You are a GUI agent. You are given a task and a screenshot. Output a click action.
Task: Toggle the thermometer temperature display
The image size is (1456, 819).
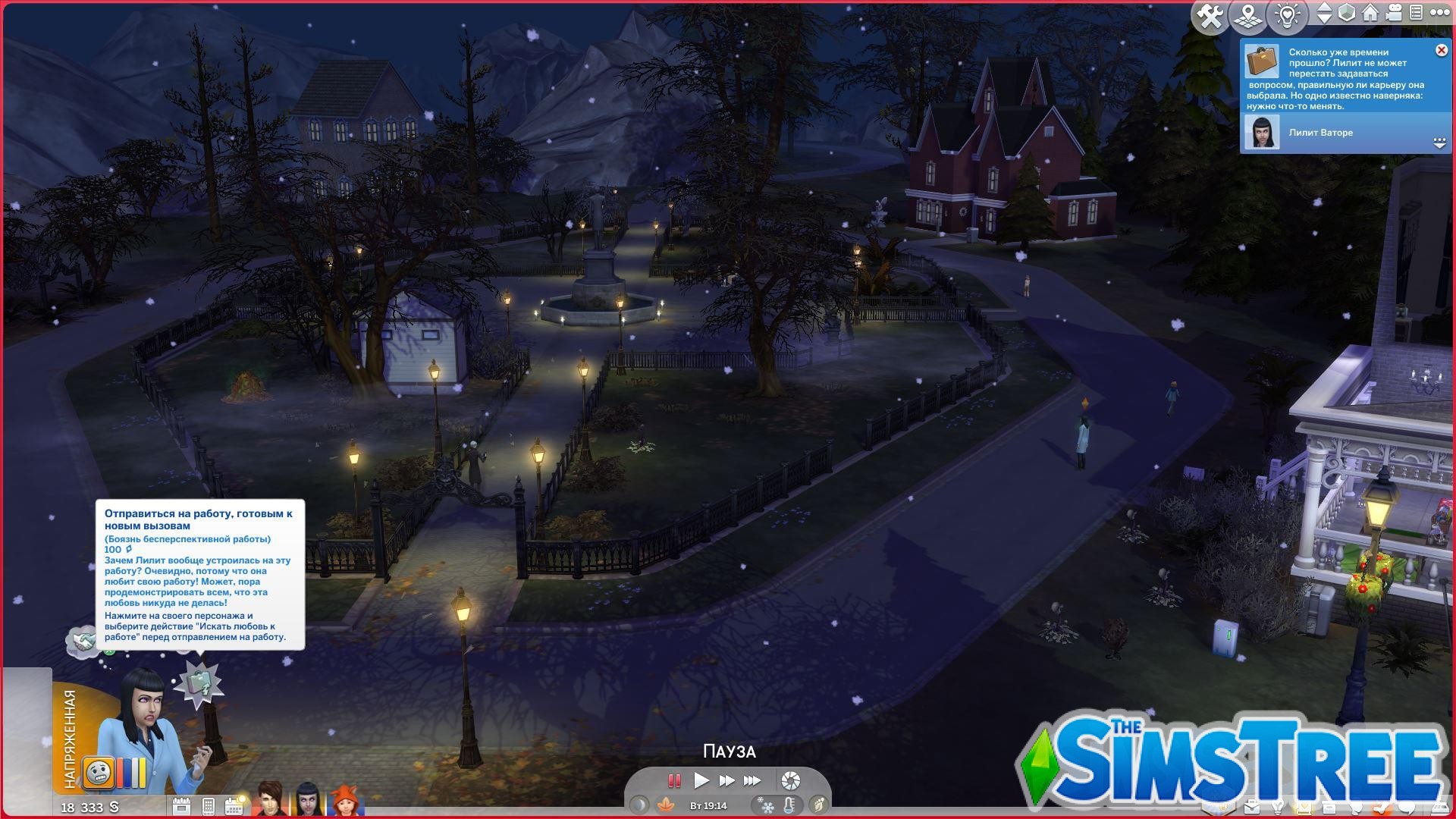point(789,805)
